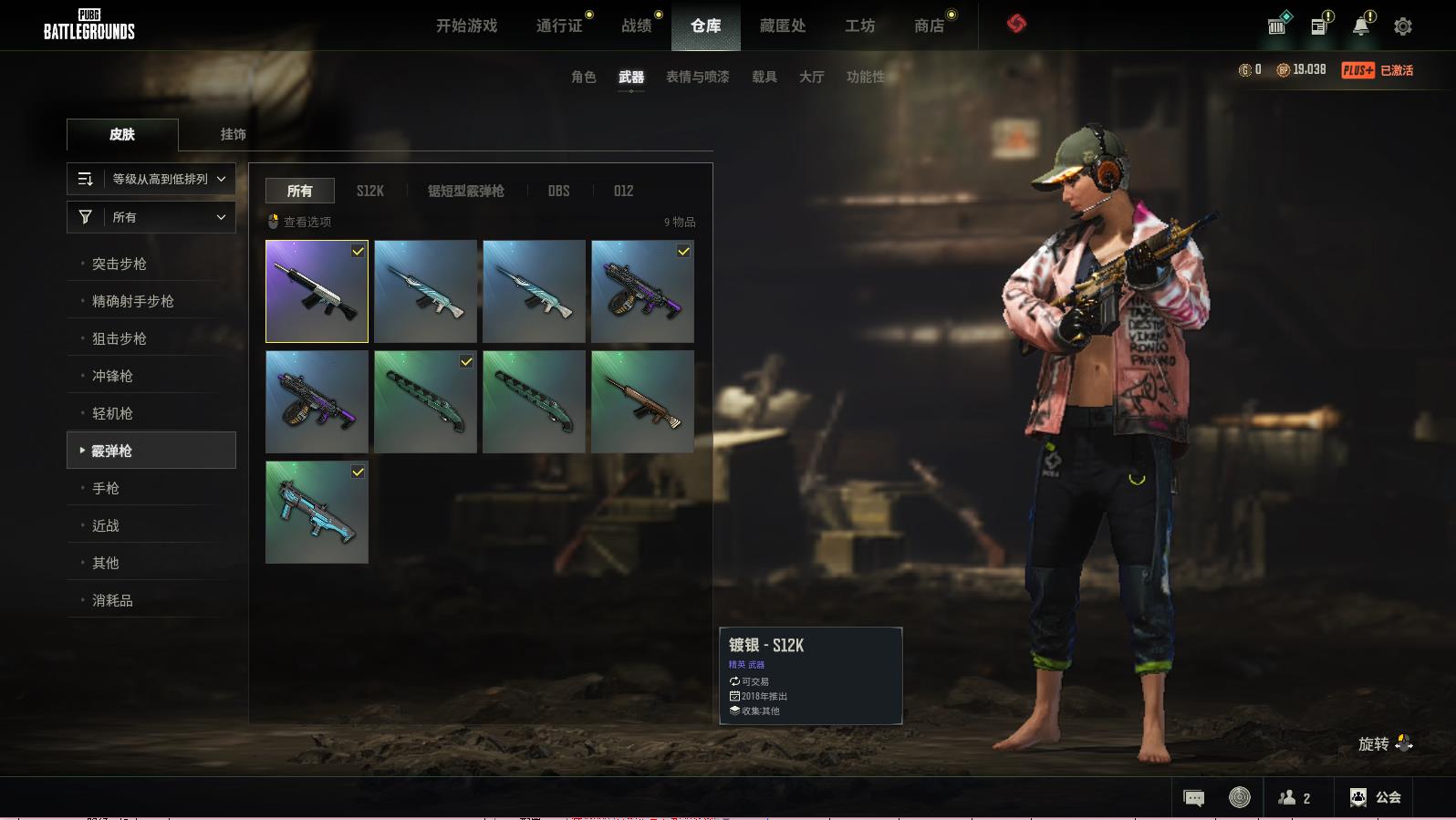Open the 战绩 stats page

point(637,26)
